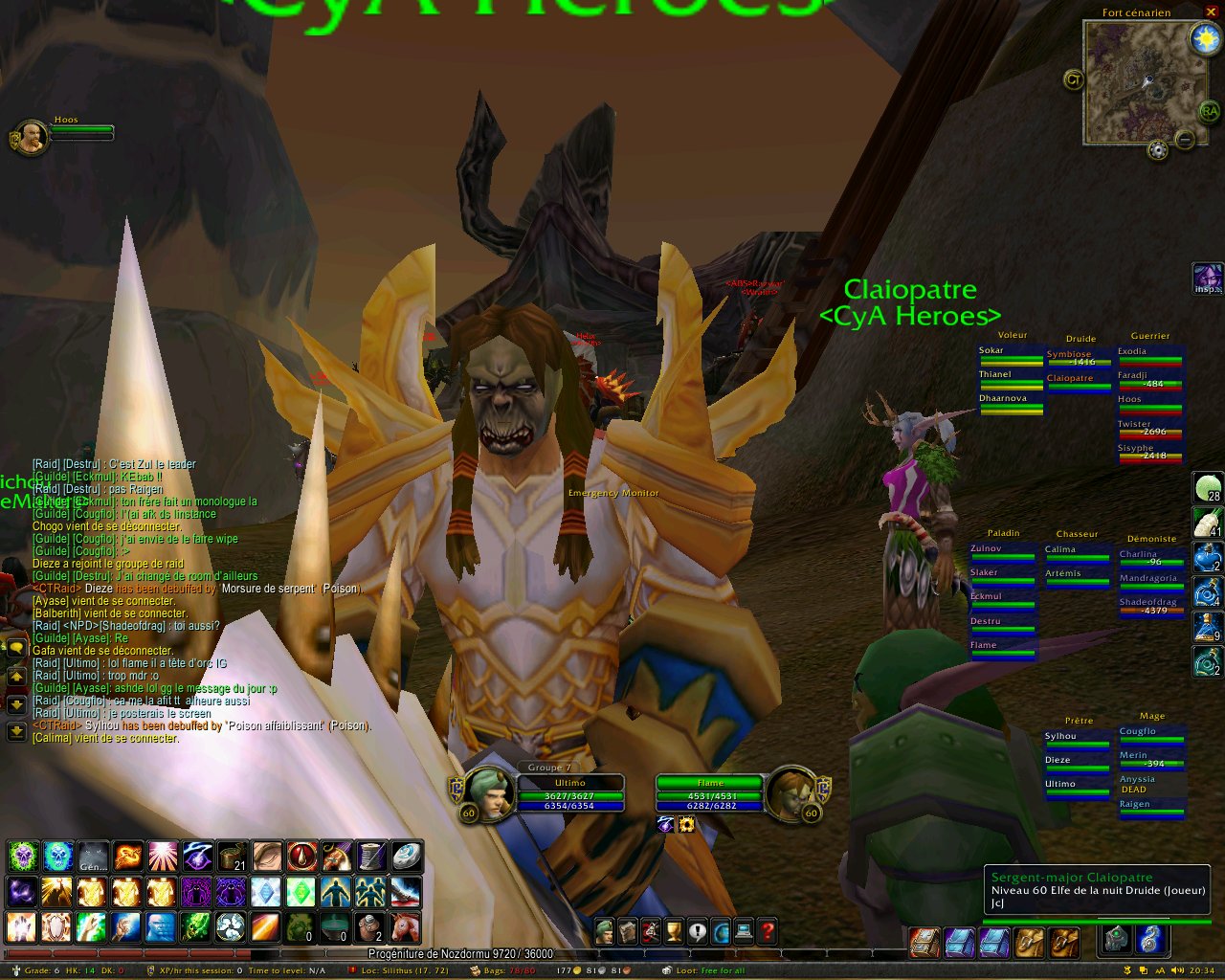Toggle the sun day-night clock icon
The height and width of the screenshot is (980, 1225).
1204,38
